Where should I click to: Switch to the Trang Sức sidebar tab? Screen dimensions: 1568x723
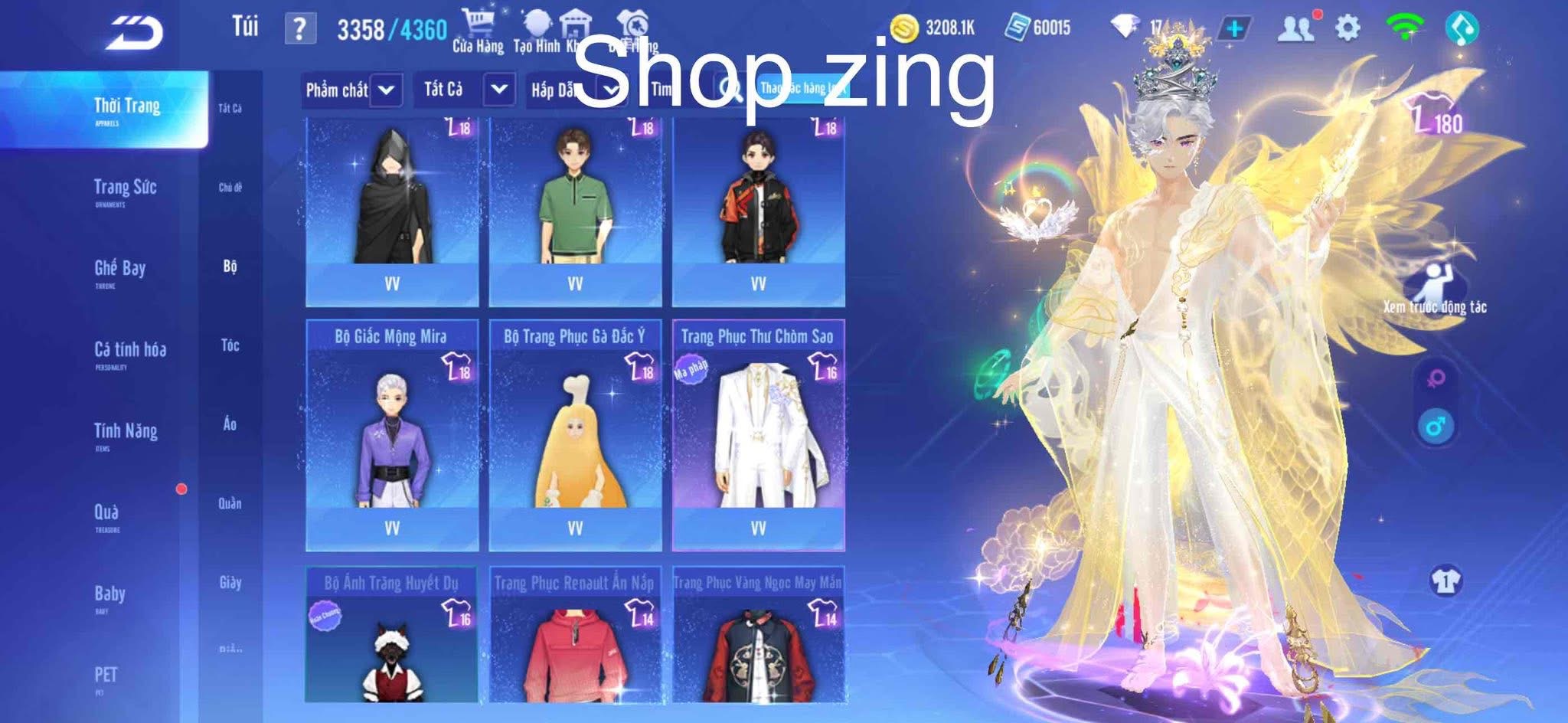click(x=127, y=188)
